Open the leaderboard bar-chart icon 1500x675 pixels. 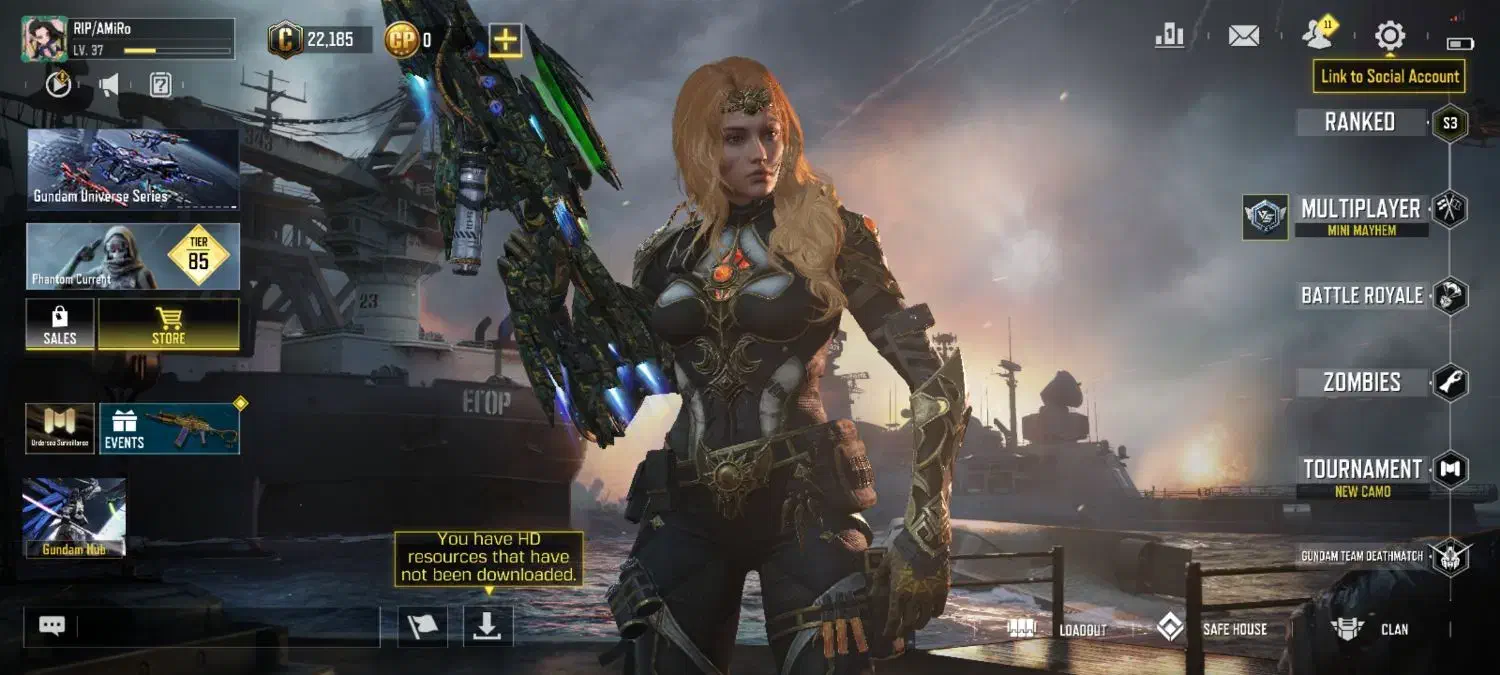pos(1169,37)
